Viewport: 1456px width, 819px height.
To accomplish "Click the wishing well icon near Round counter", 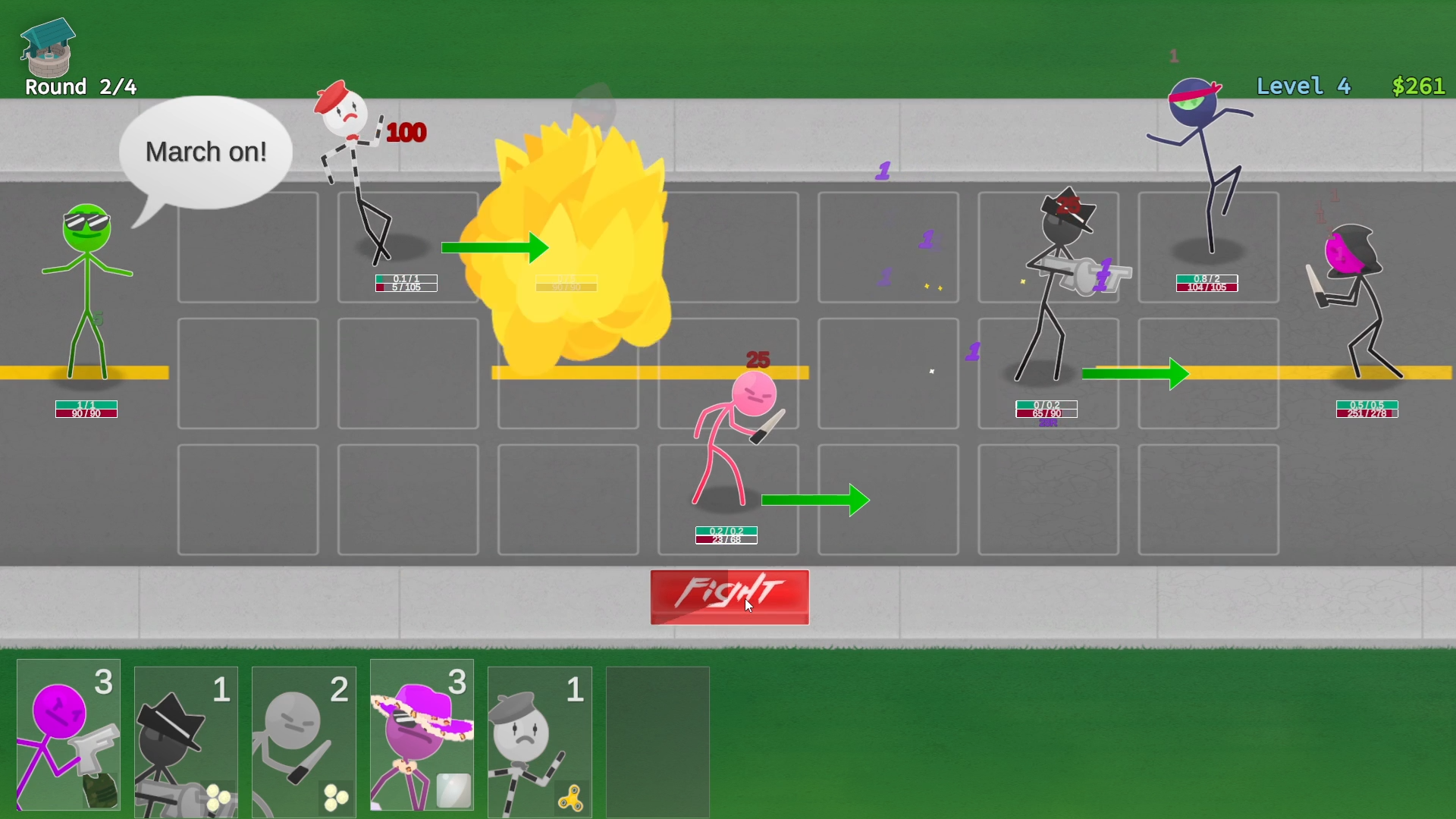I will (47, 49).
